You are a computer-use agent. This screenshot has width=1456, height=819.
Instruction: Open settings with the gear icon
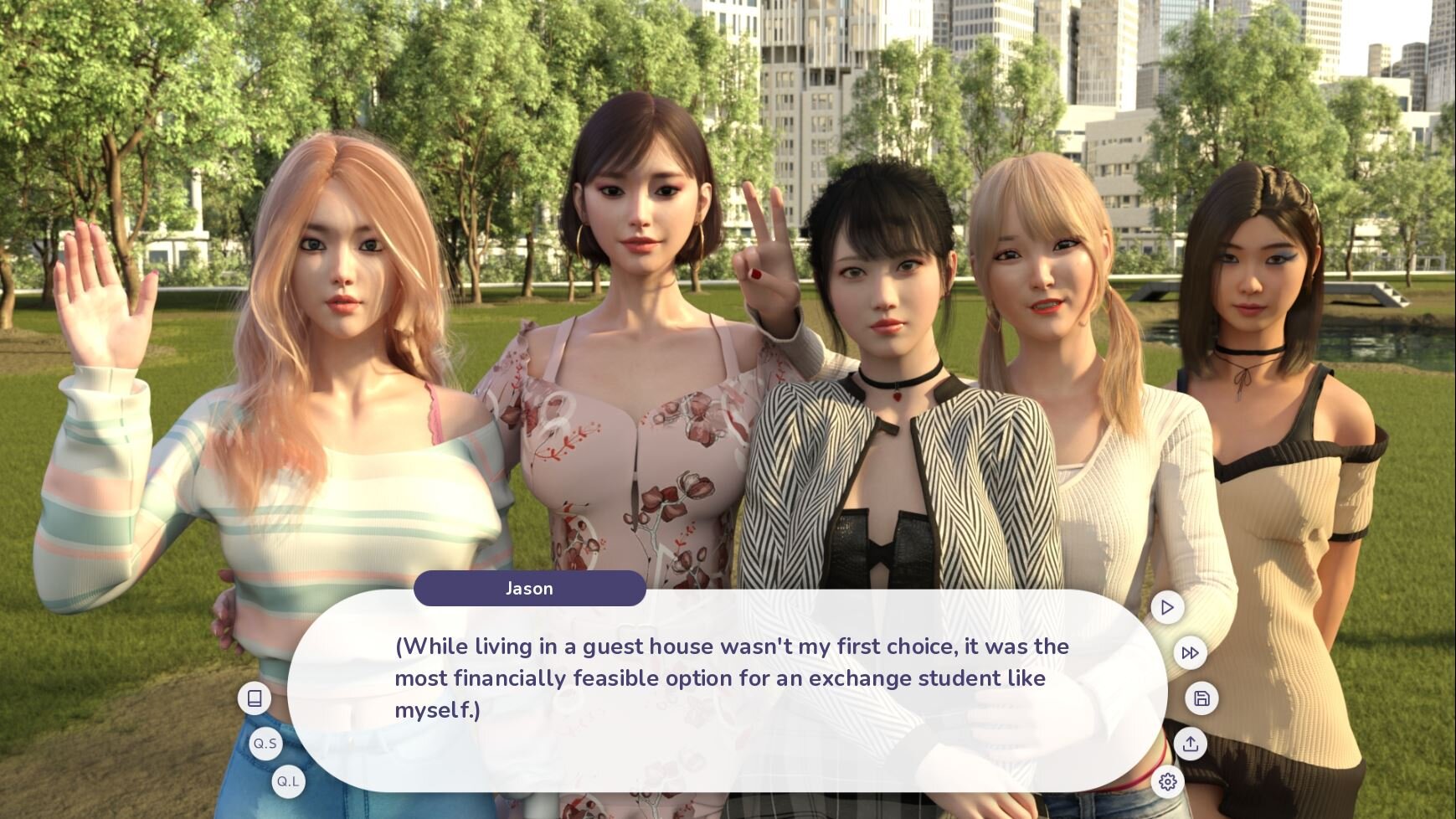pos(1167,782)
